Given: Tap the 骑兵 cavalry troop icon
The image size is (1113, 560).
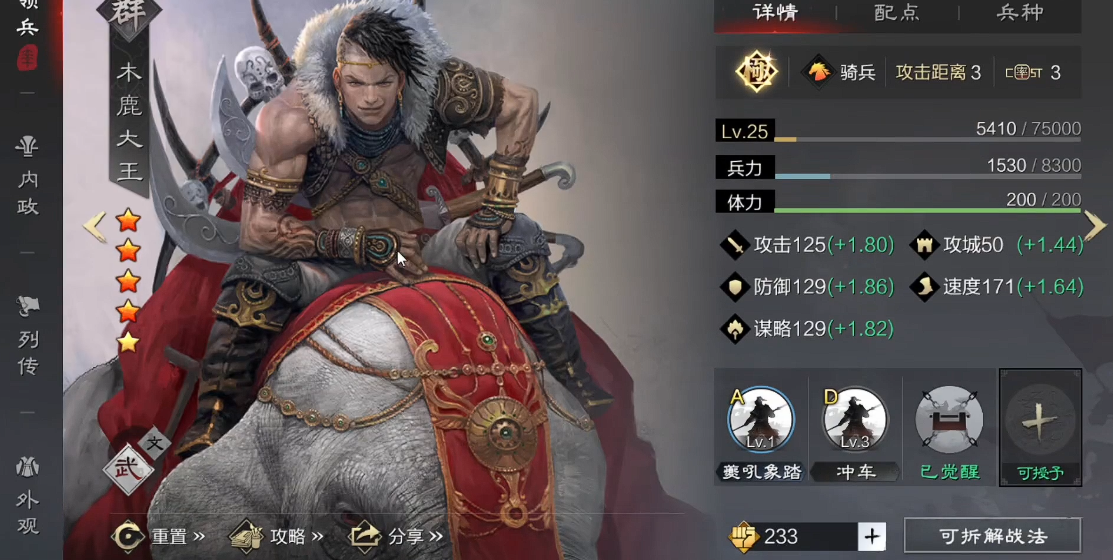Looking at the screenshot, I should pos(820,72).
